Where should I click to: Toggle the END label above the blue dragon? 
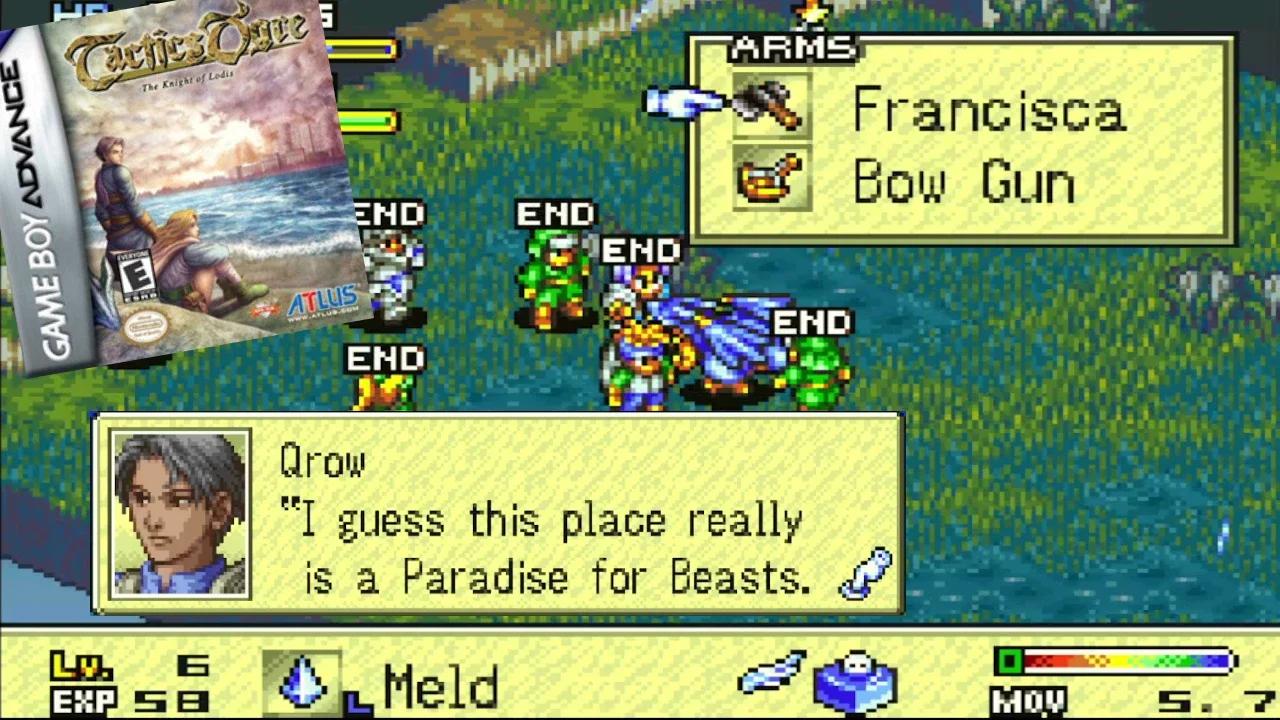pos(643,250)
